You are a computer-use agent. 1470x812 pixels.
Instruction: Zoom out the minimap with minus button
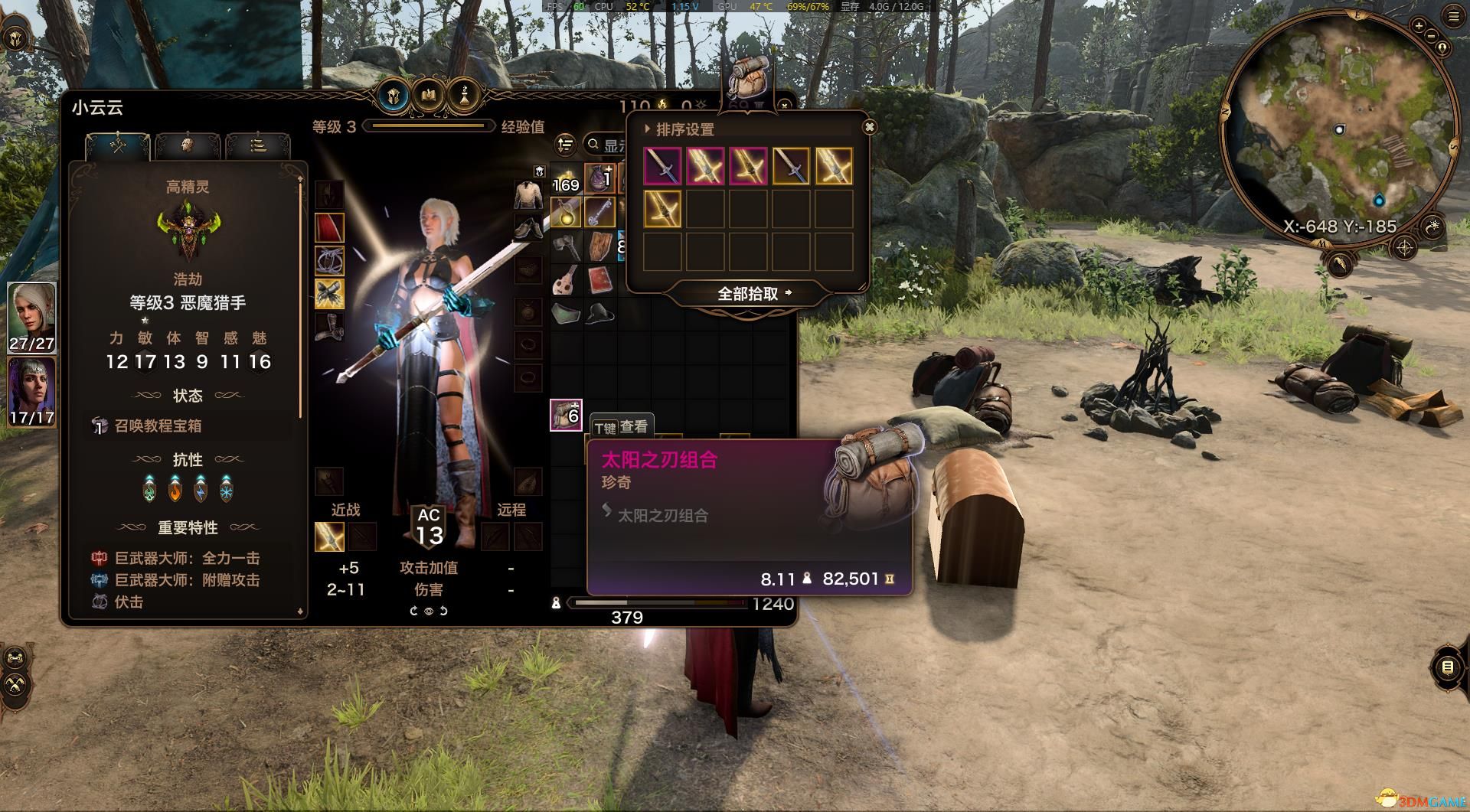click(1432, 36)
